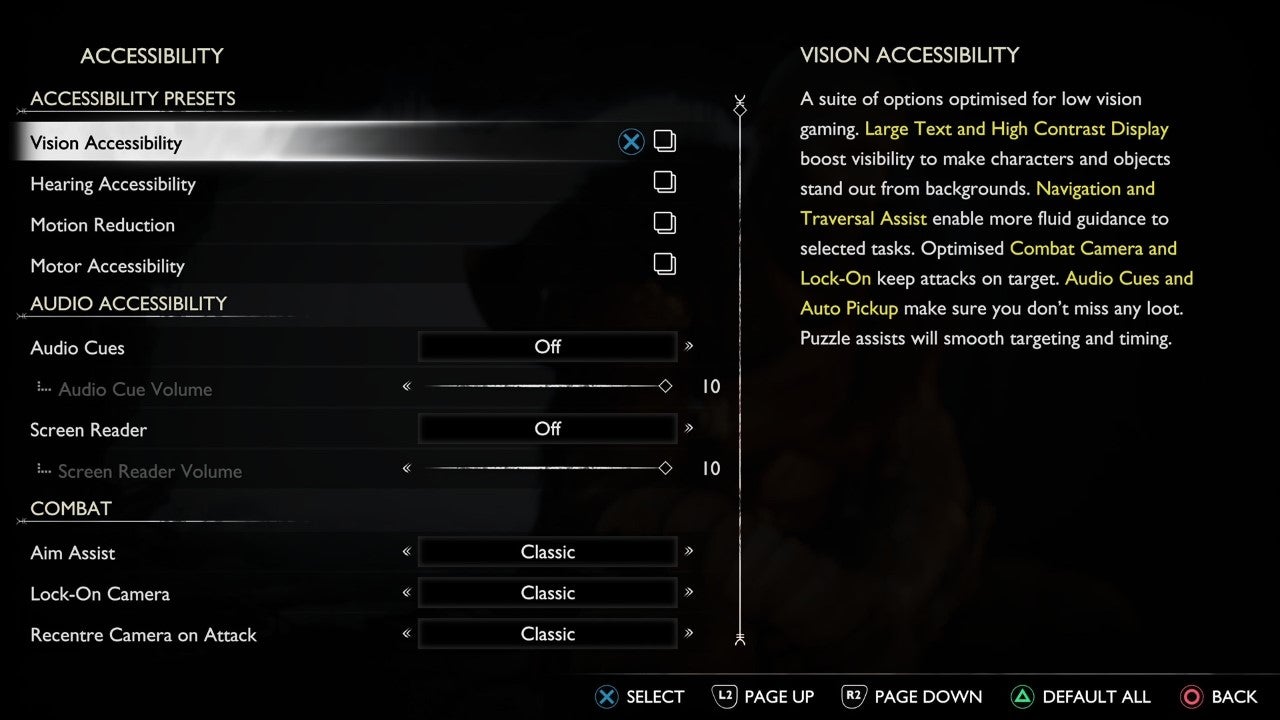
Task: Click the Motion Reduction preset copy icon
Action: click(665, 223)
